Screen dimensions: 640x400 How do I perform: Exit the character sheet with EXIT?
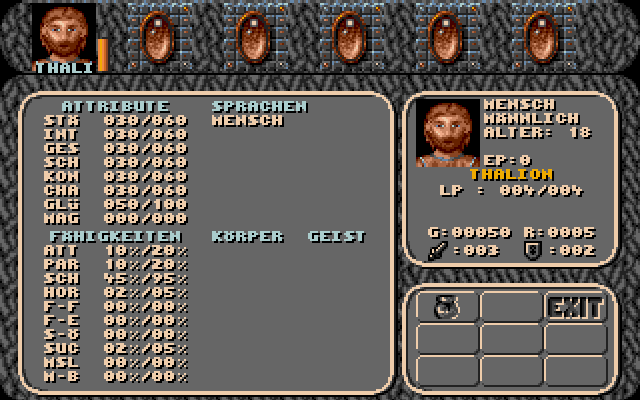tap(575, 308)
